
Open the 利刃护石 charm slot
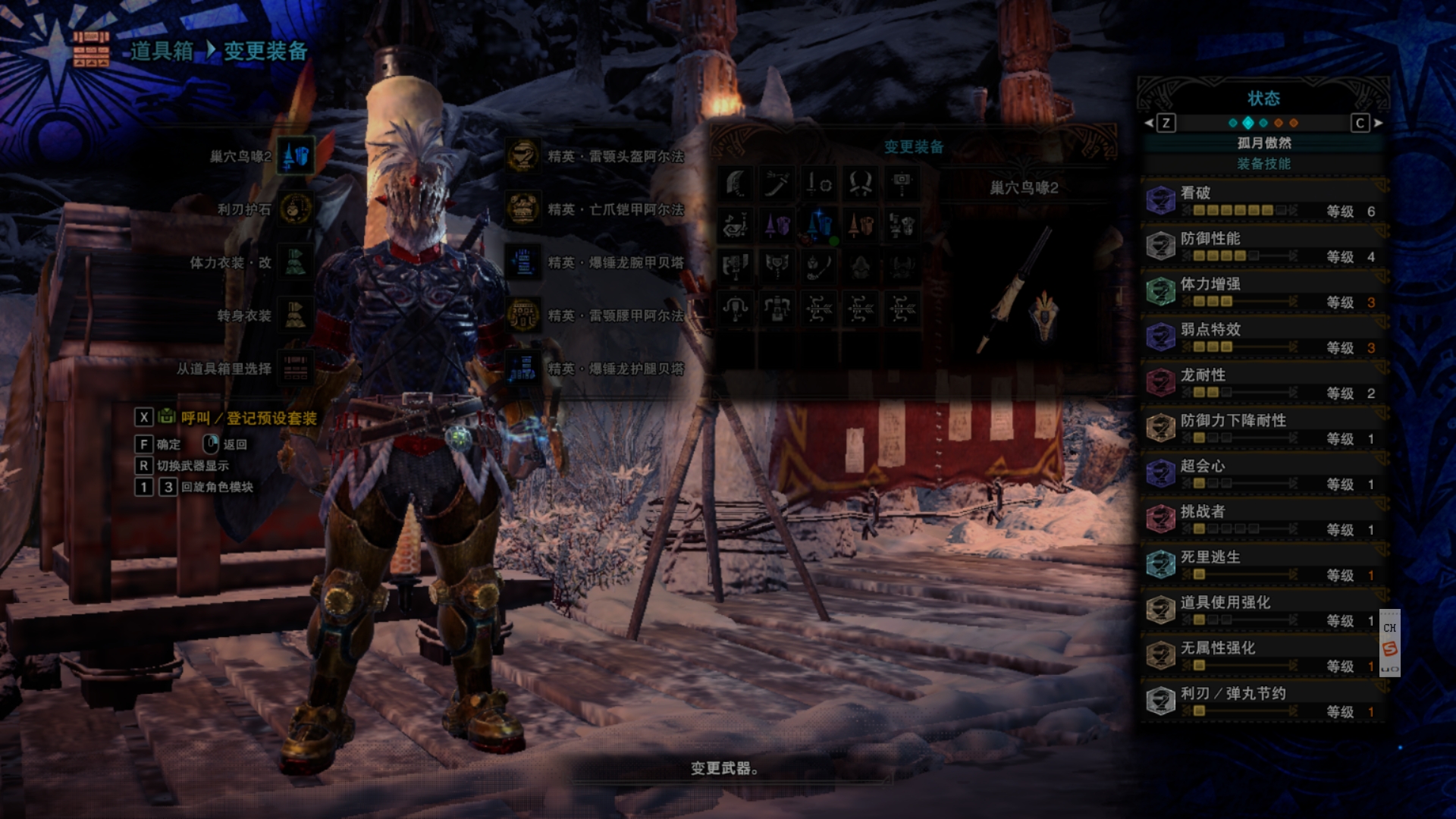coord(295,209)
